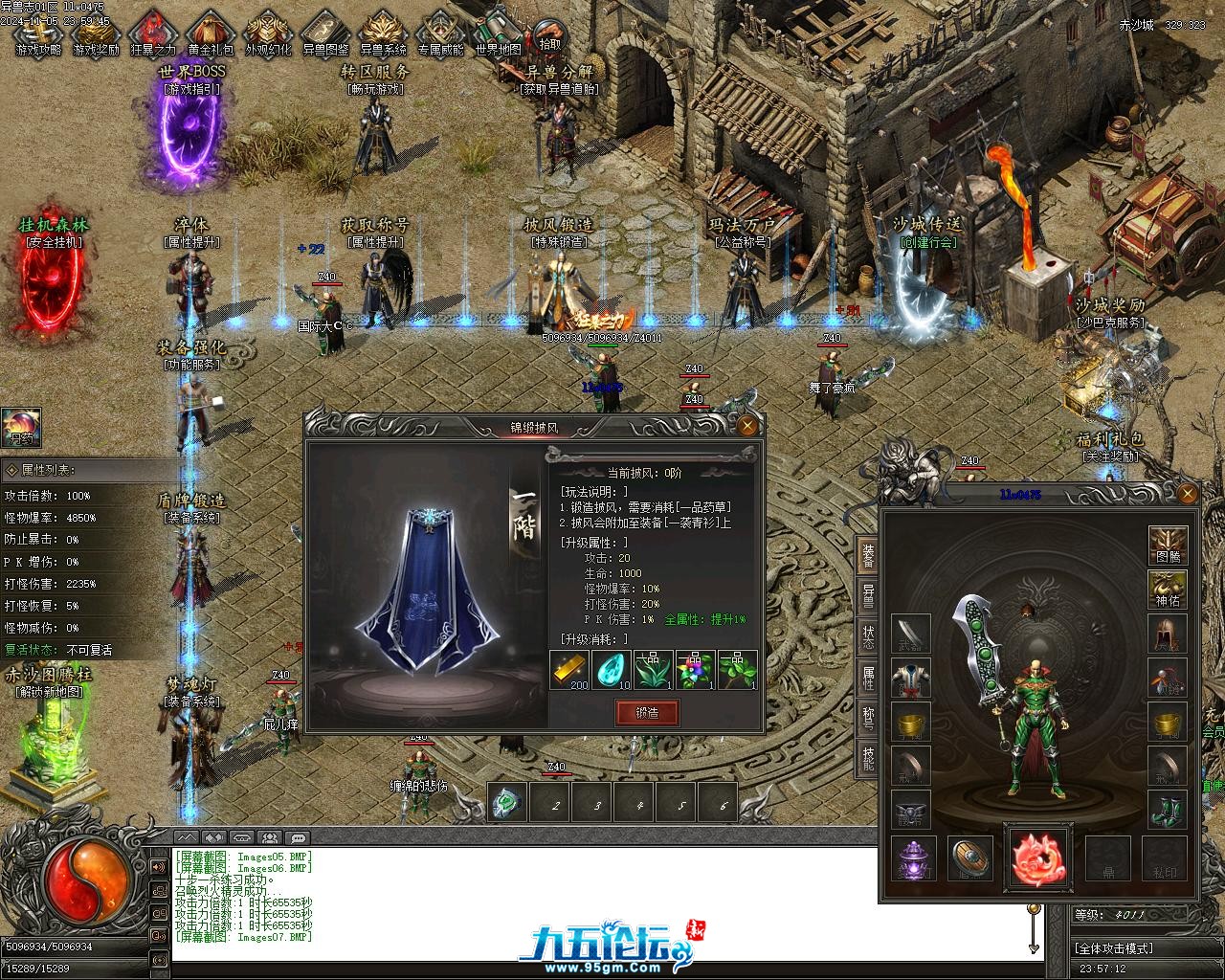Open the 图腾 totem button
This screenshot has height=980, width=1225.
tap(1168, 546)
